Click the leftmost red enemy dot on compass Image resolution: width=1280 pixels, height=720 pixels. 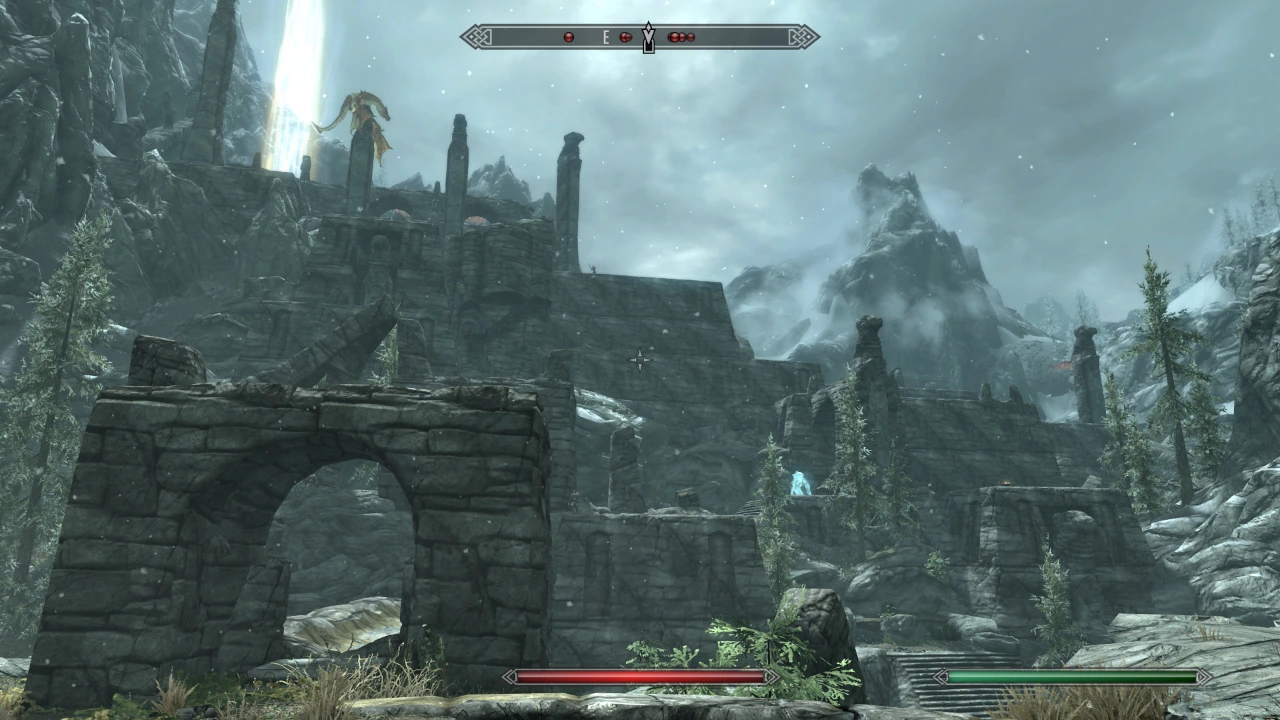click(x=569, y=37)
